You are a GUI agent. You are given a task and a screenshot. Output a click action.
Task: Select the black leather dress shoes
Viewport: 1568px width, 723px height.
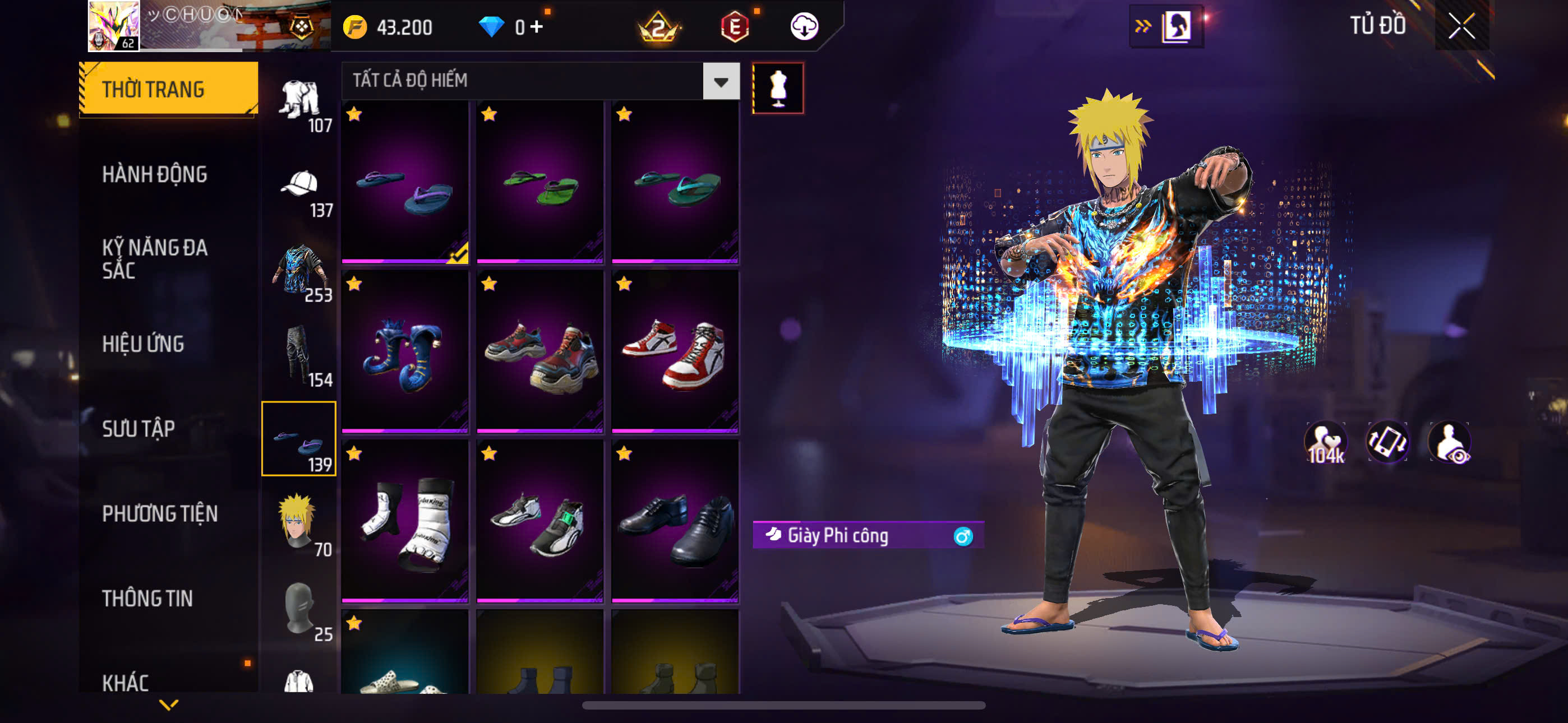[675, 522]
